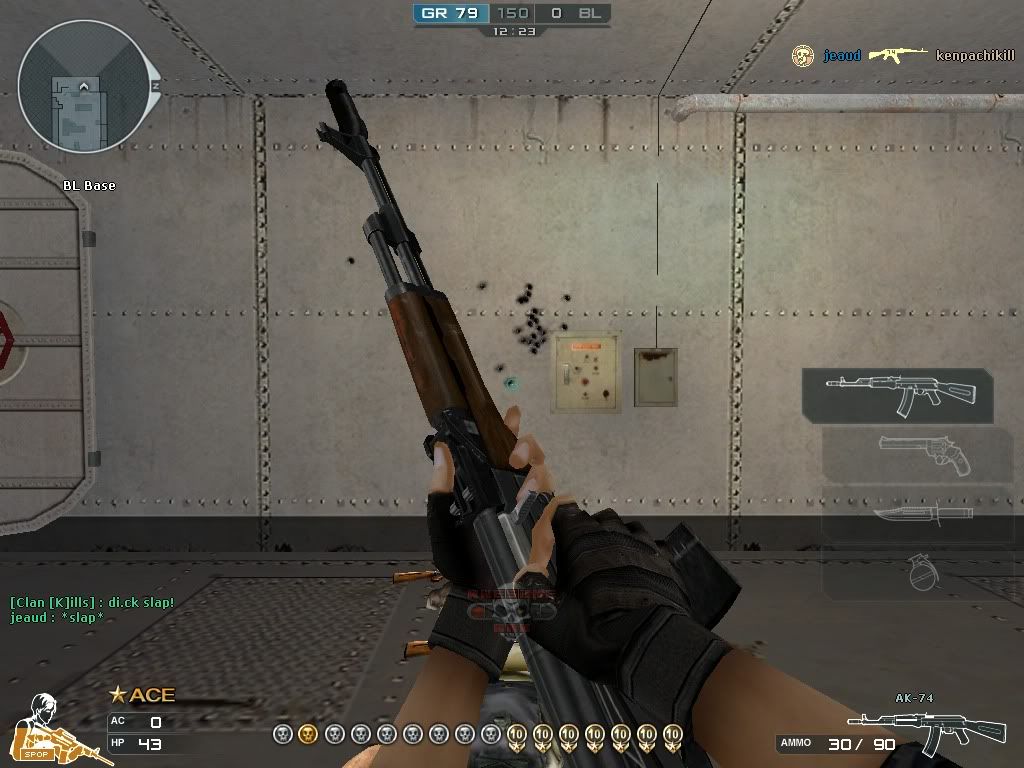The height and width of the screenshot is (768, 1024).
Task: Select the AK-74 rifle in the weapon list
Action: [898, 394]
